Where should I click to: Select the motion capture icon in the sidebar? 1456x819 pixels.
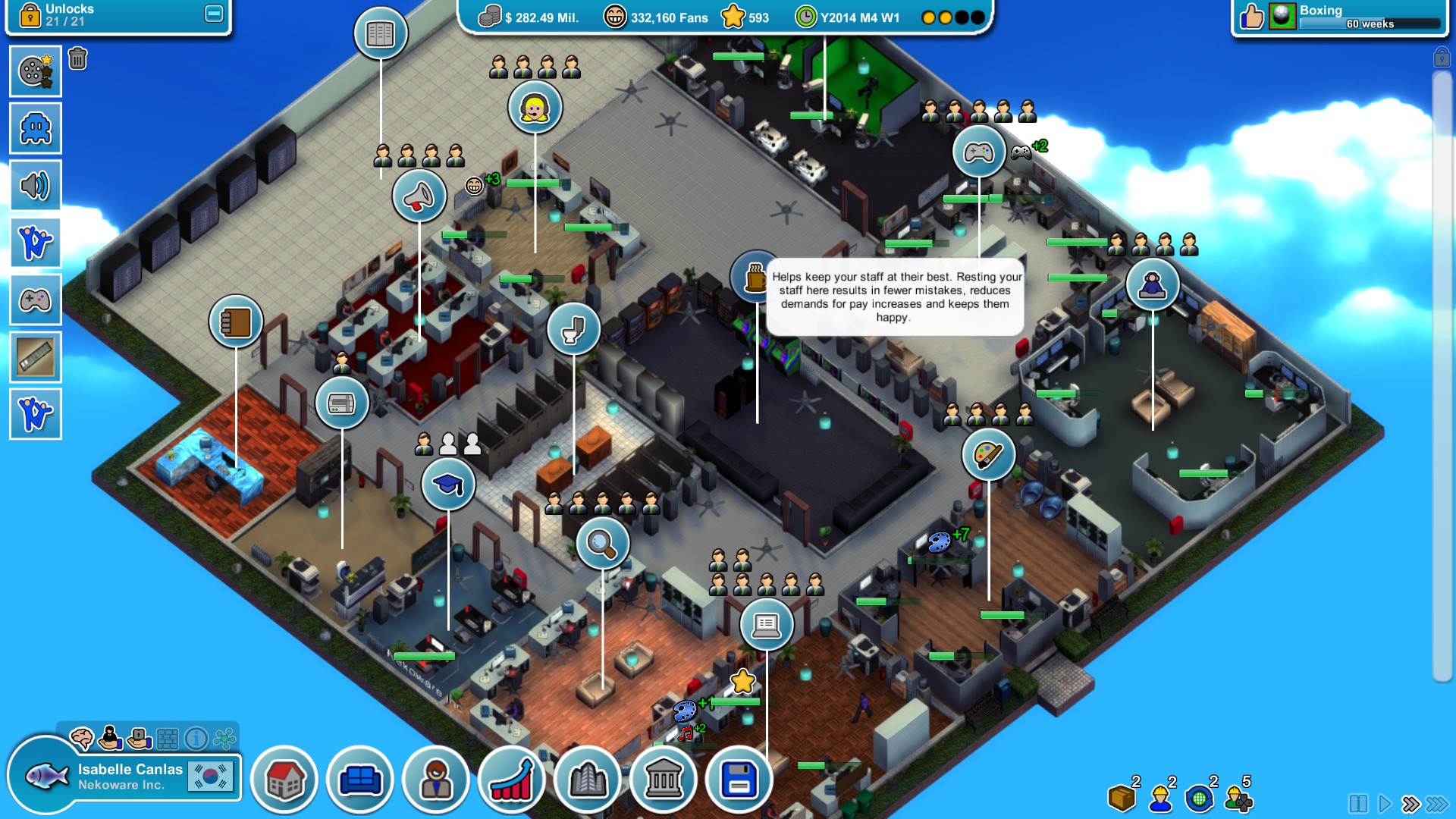[x=36, y=243]
